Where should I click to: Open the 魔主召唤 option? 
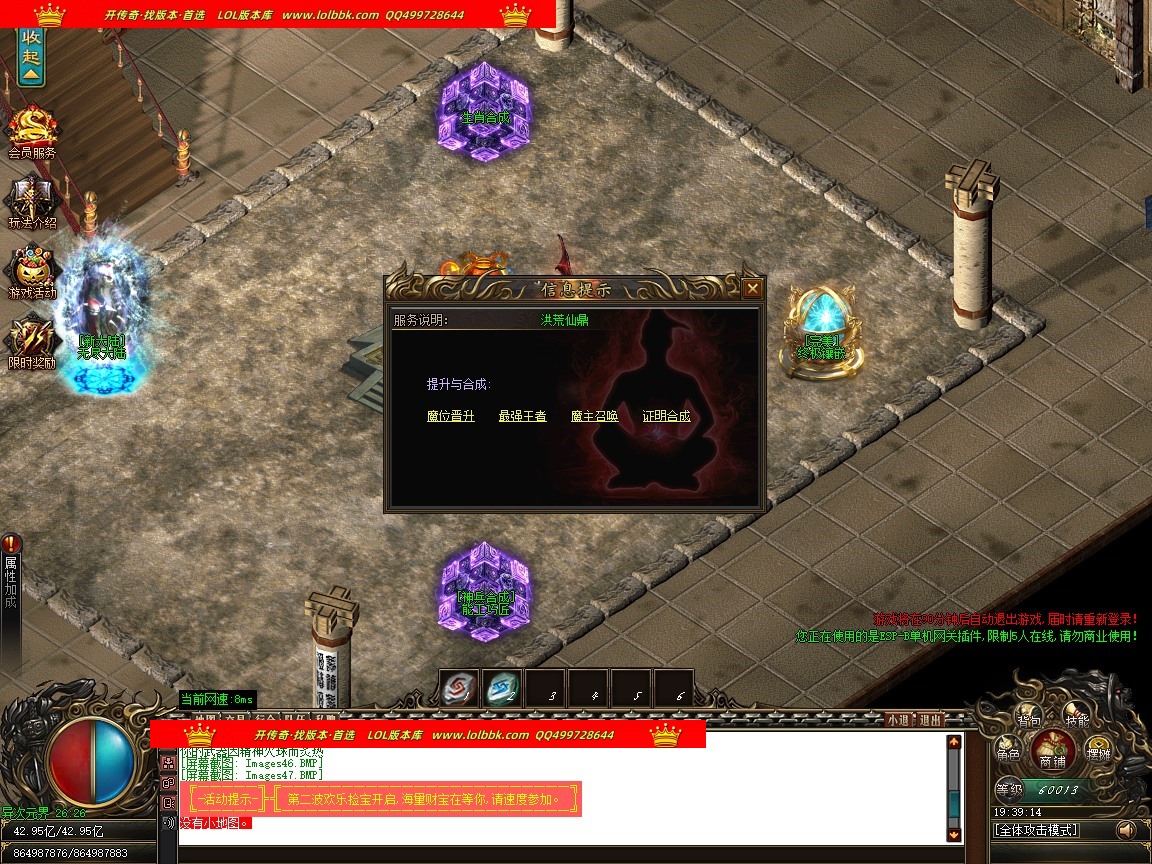(x=595, y=416)
